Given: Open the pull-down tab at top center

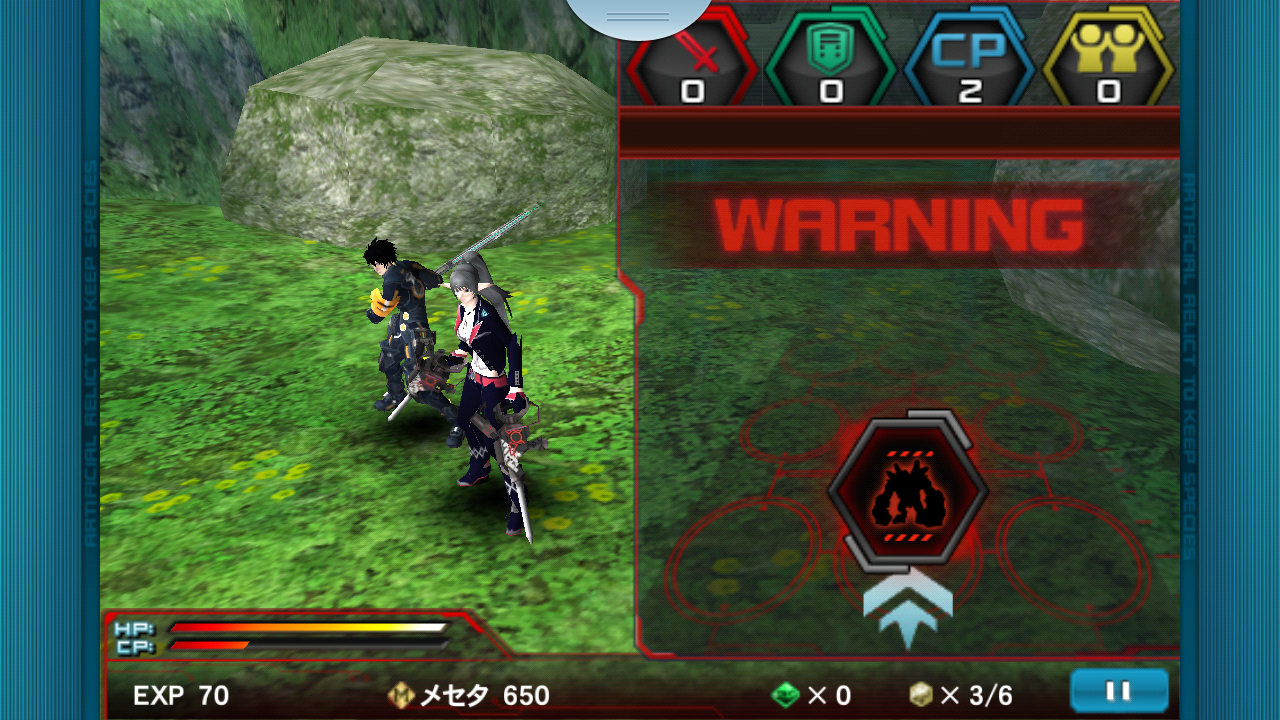Looking at the screenshot, I should [x=638, y=16].
